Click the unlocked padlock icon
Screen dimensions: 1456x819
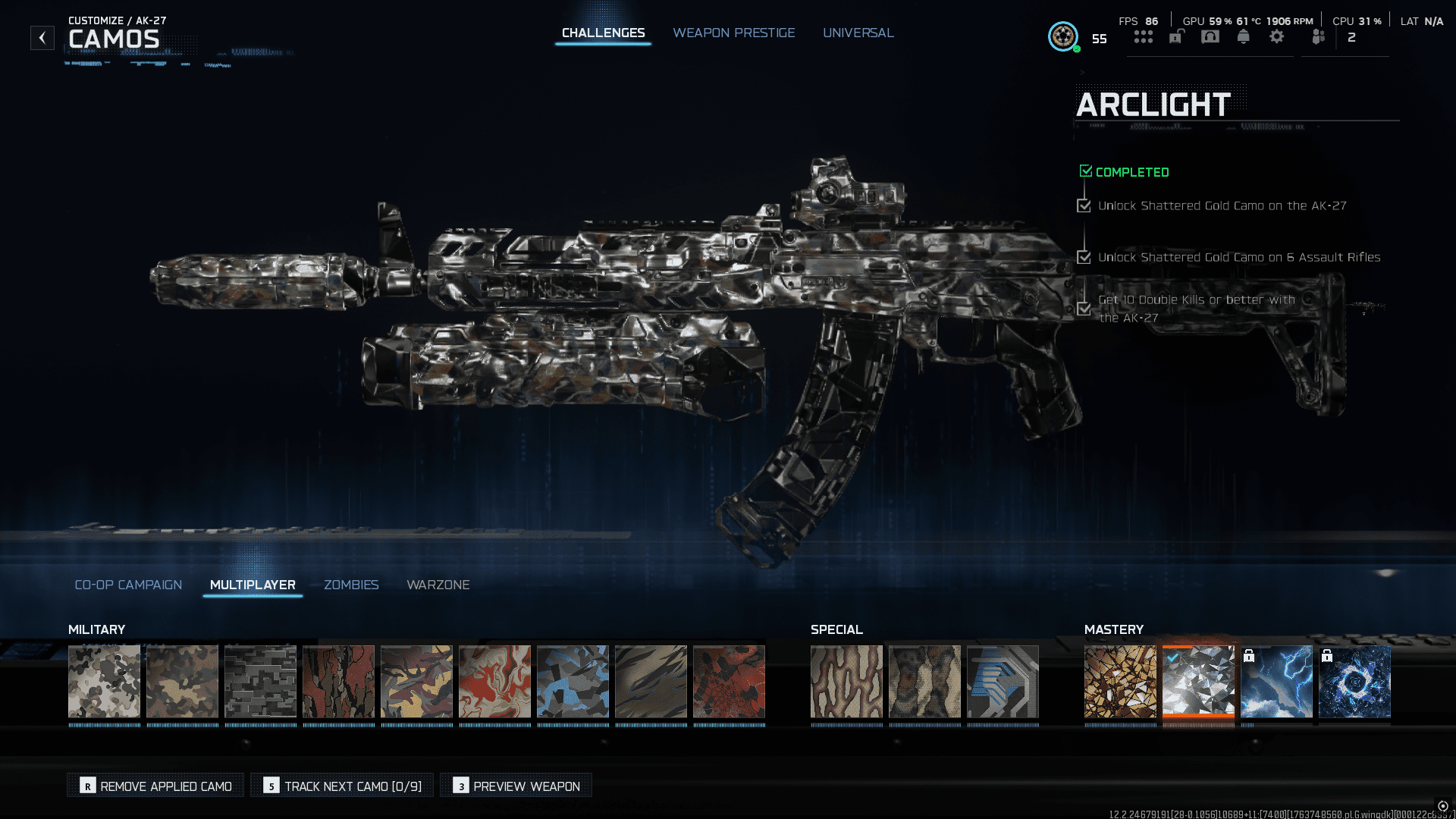click(x=1175, y=36)
